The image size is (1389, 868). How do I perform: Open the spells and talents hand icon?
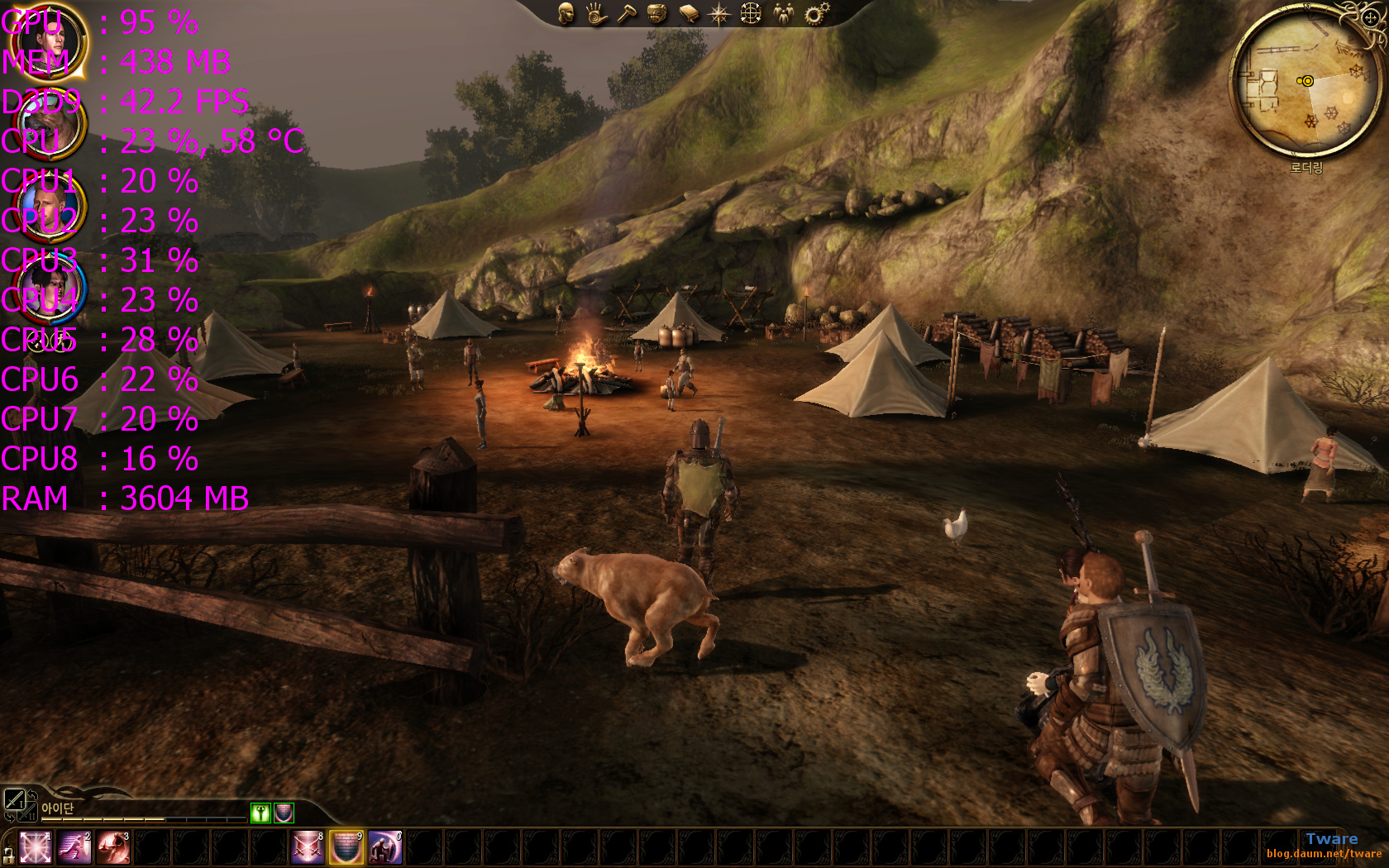(596, 14)
